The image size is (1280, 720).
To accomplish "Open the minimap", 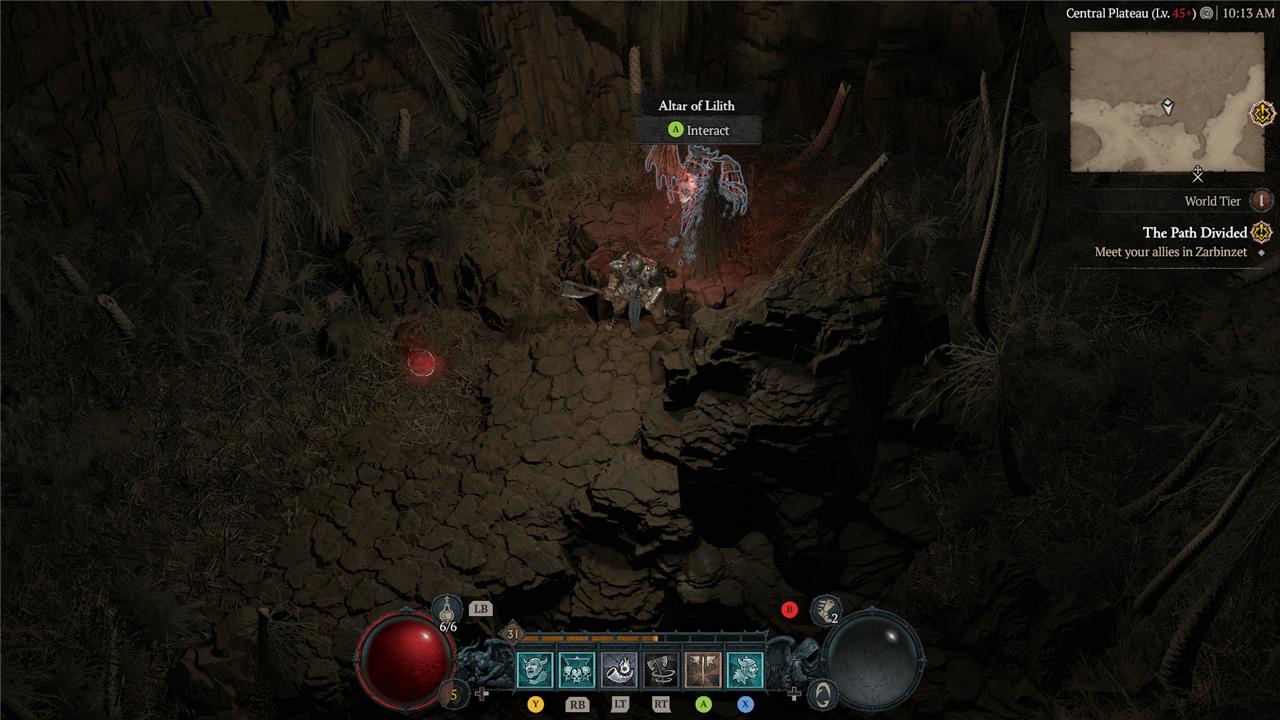I will click(x=1167, y=101).
